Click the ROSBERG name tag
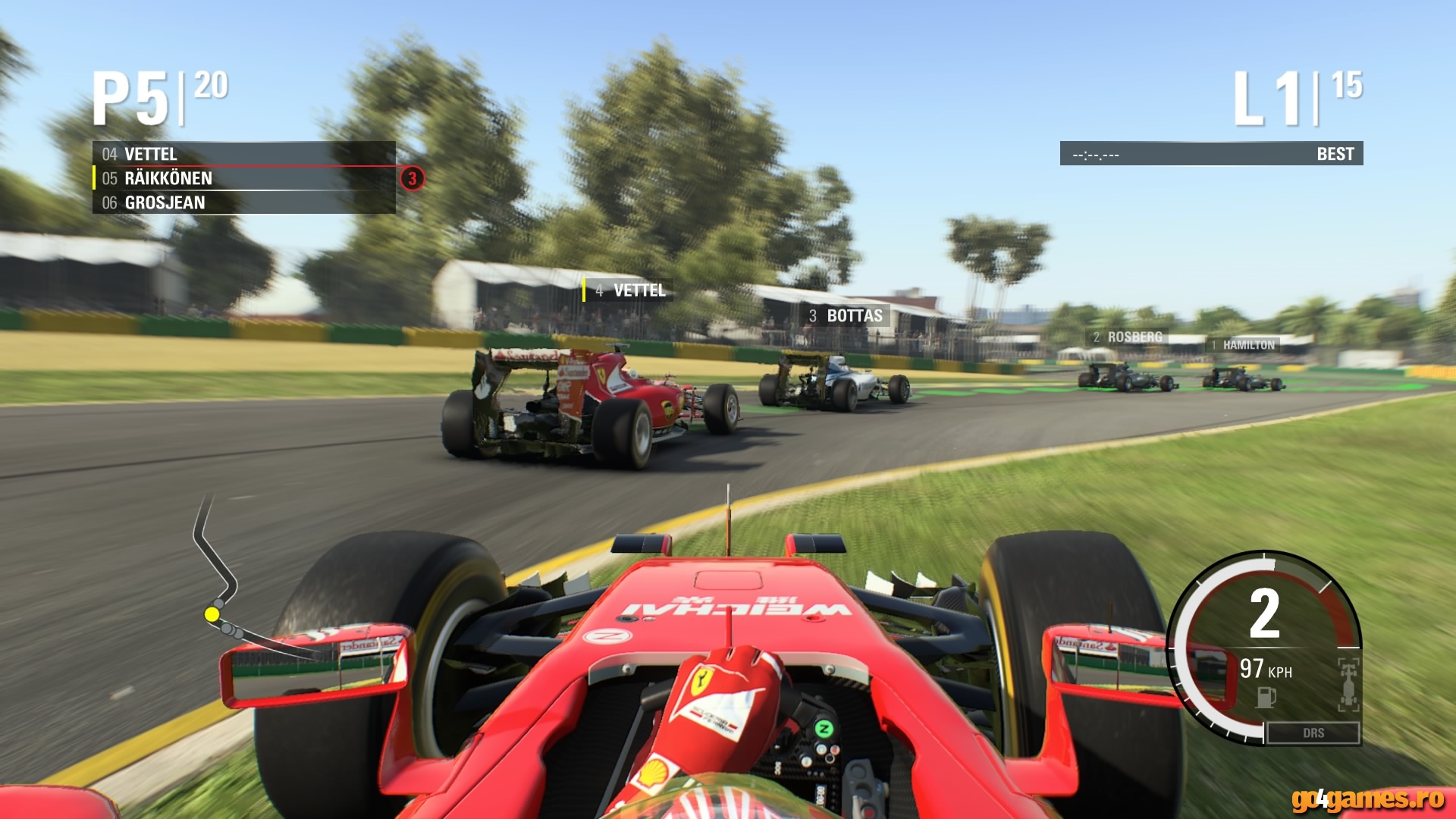1456x819 pixels. click(1125, 337)
